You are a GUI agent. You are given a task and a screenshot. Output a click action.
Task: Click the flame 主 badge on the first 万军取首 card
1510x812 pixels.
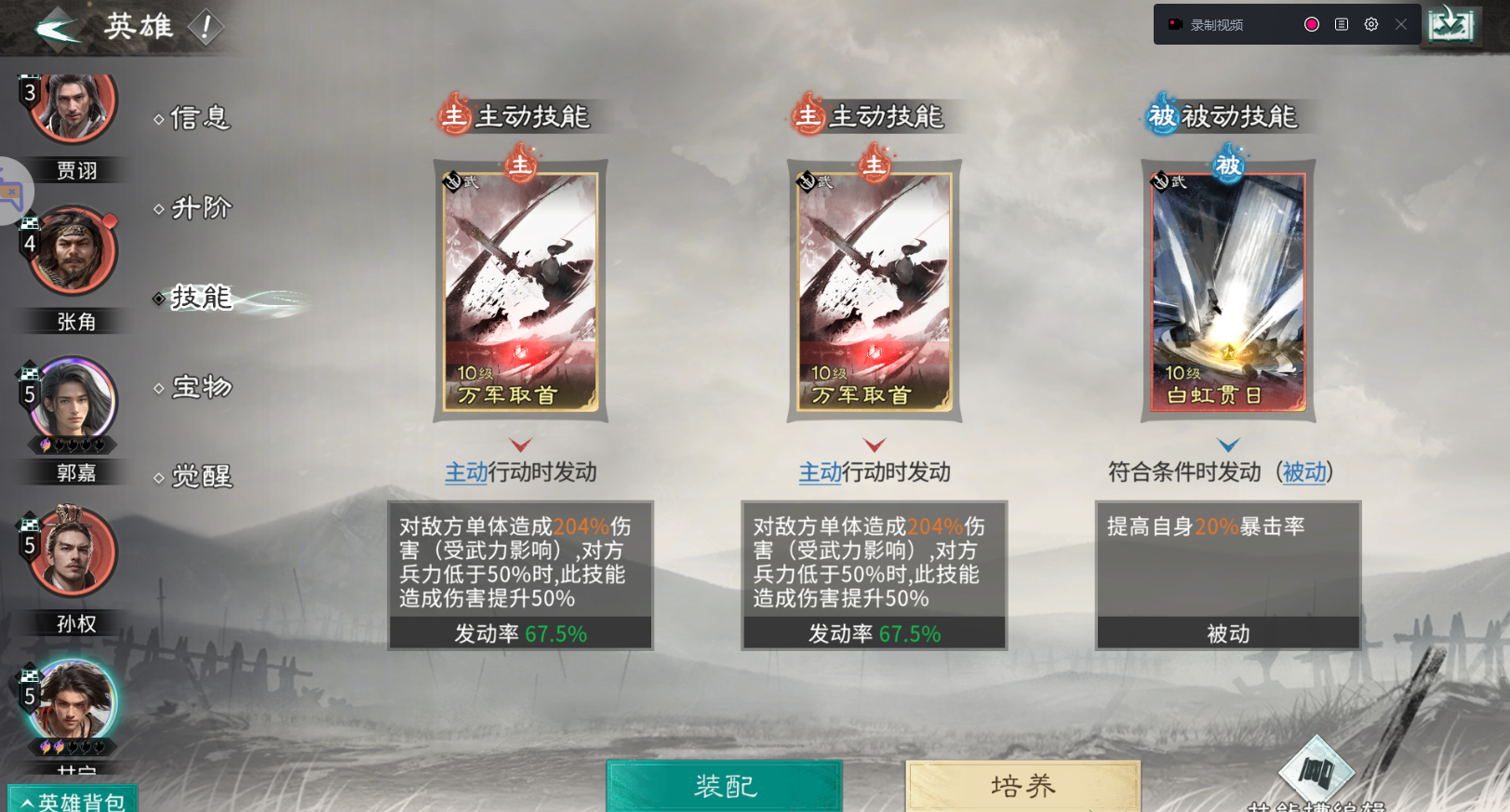520,165
